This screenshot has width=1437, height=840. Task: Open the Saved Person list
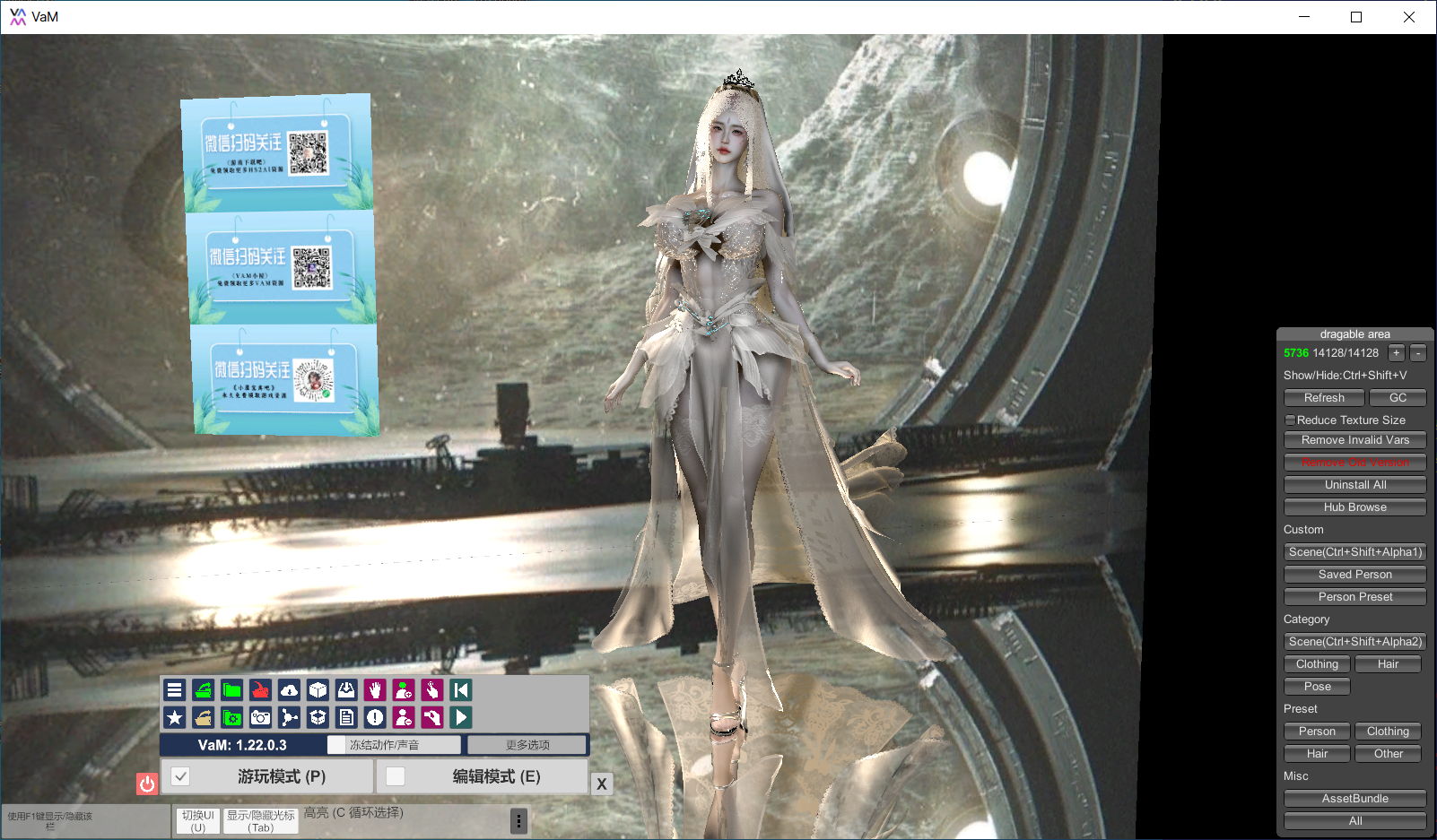coord(1354,575)
